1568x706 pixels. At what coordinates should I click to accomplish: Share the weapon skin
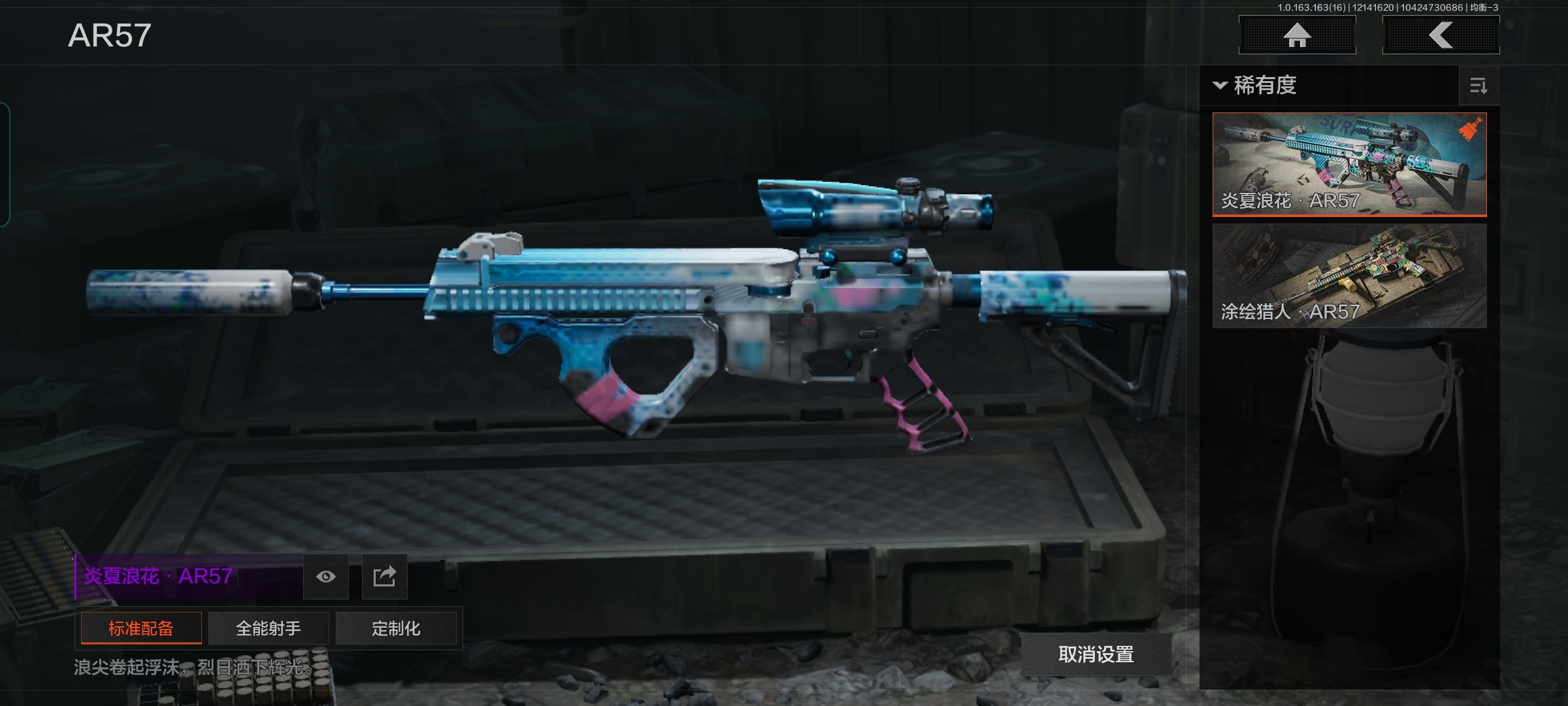pyautogui.click(x=384, y=577)
